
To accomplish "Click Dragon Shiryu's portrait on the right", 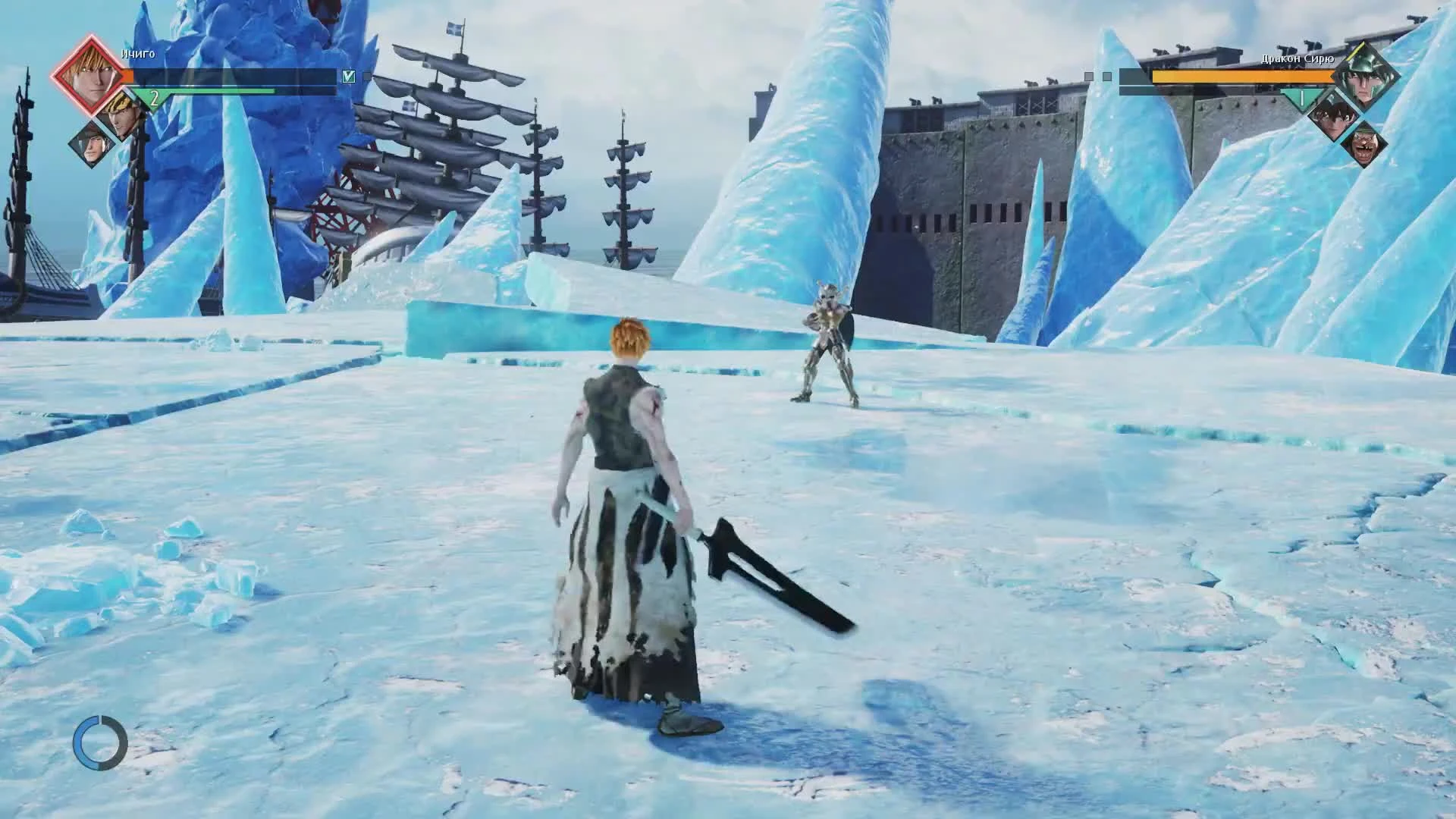I will pos(1366,73).
